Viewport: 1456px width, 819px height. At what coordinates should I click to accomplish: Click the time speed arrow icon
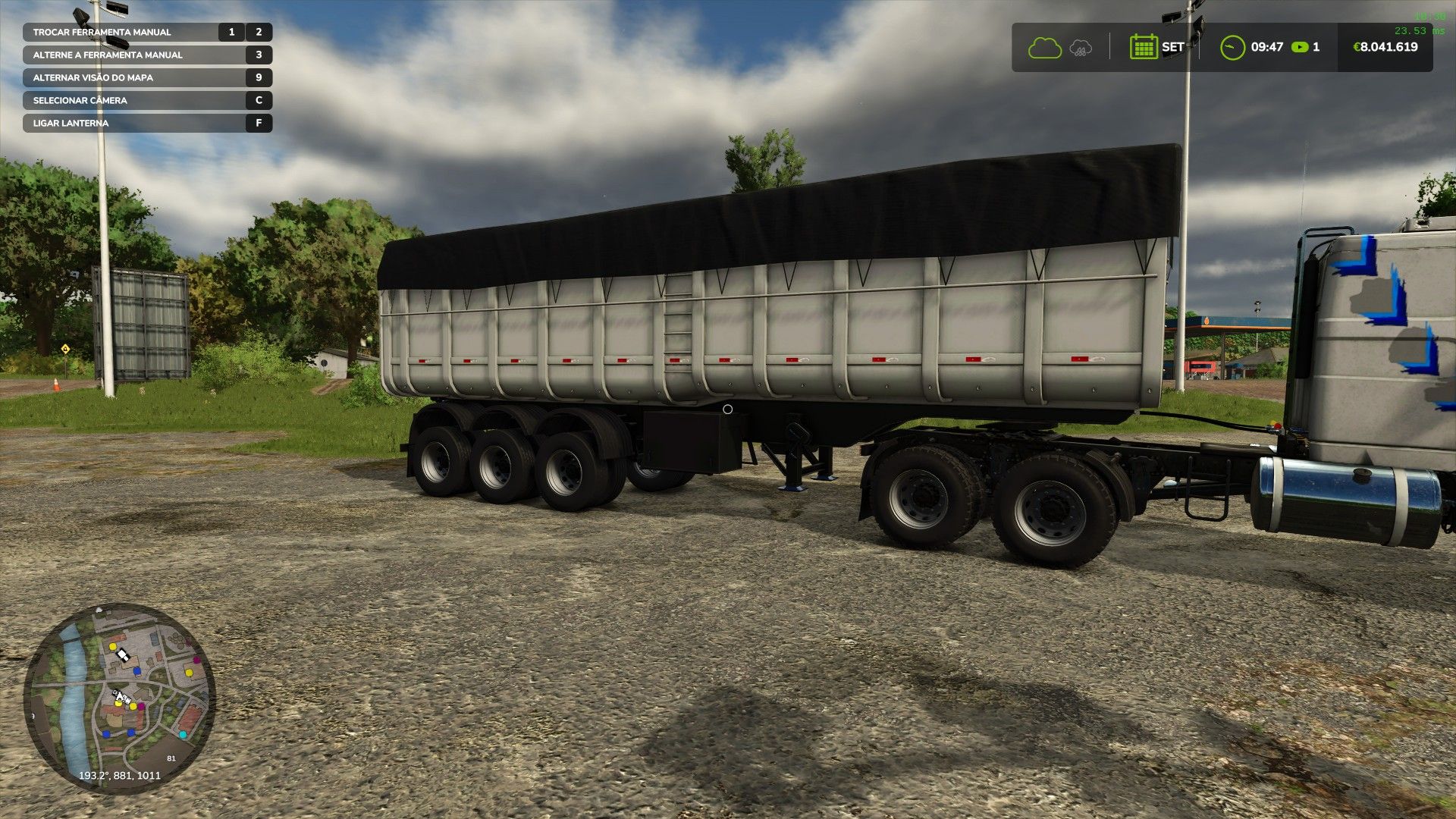coord(1300,47)
